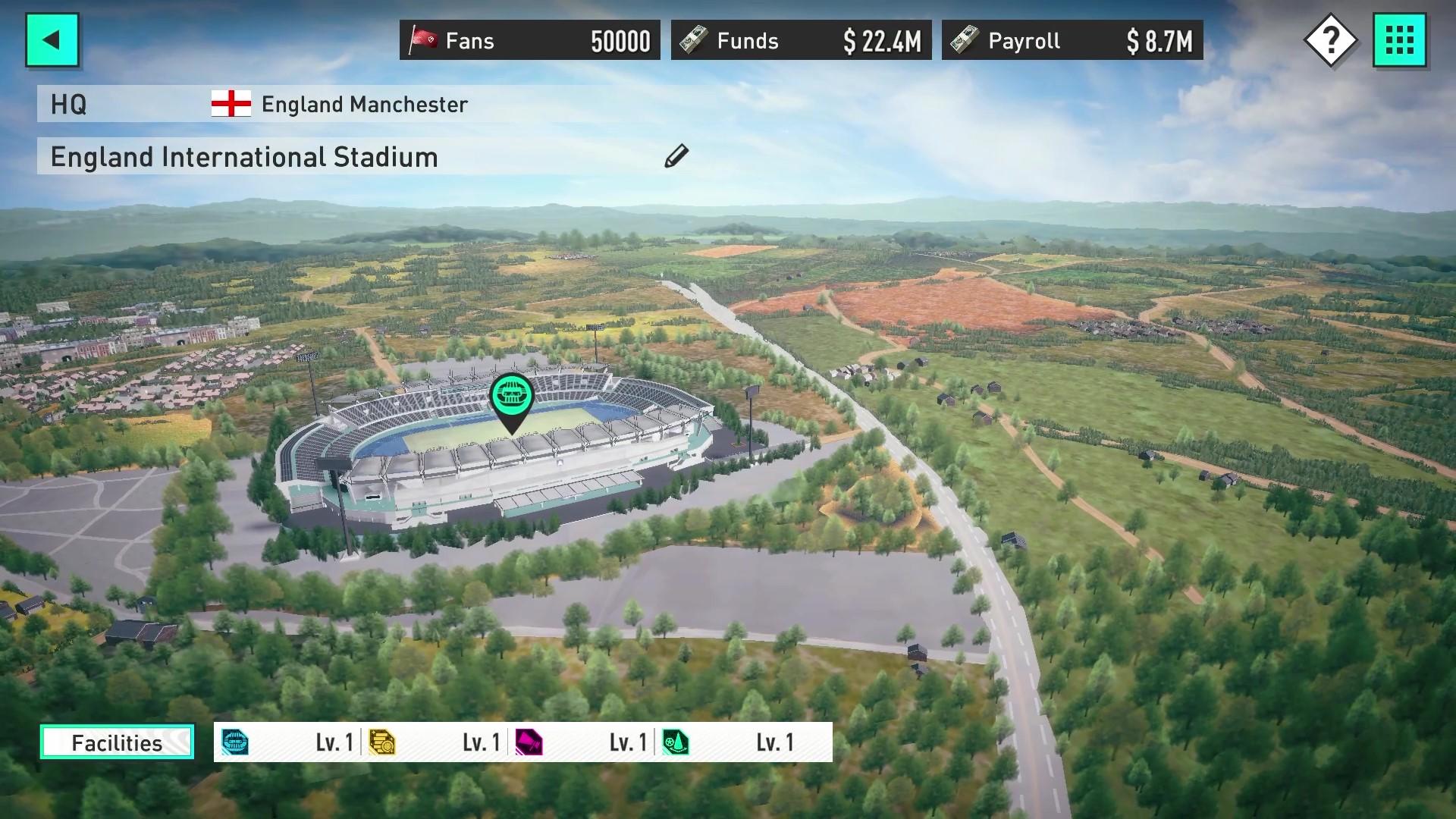Screen dimensions: 1456x819
Task: Open the help question mark
Action: (x=1332, y=39)
